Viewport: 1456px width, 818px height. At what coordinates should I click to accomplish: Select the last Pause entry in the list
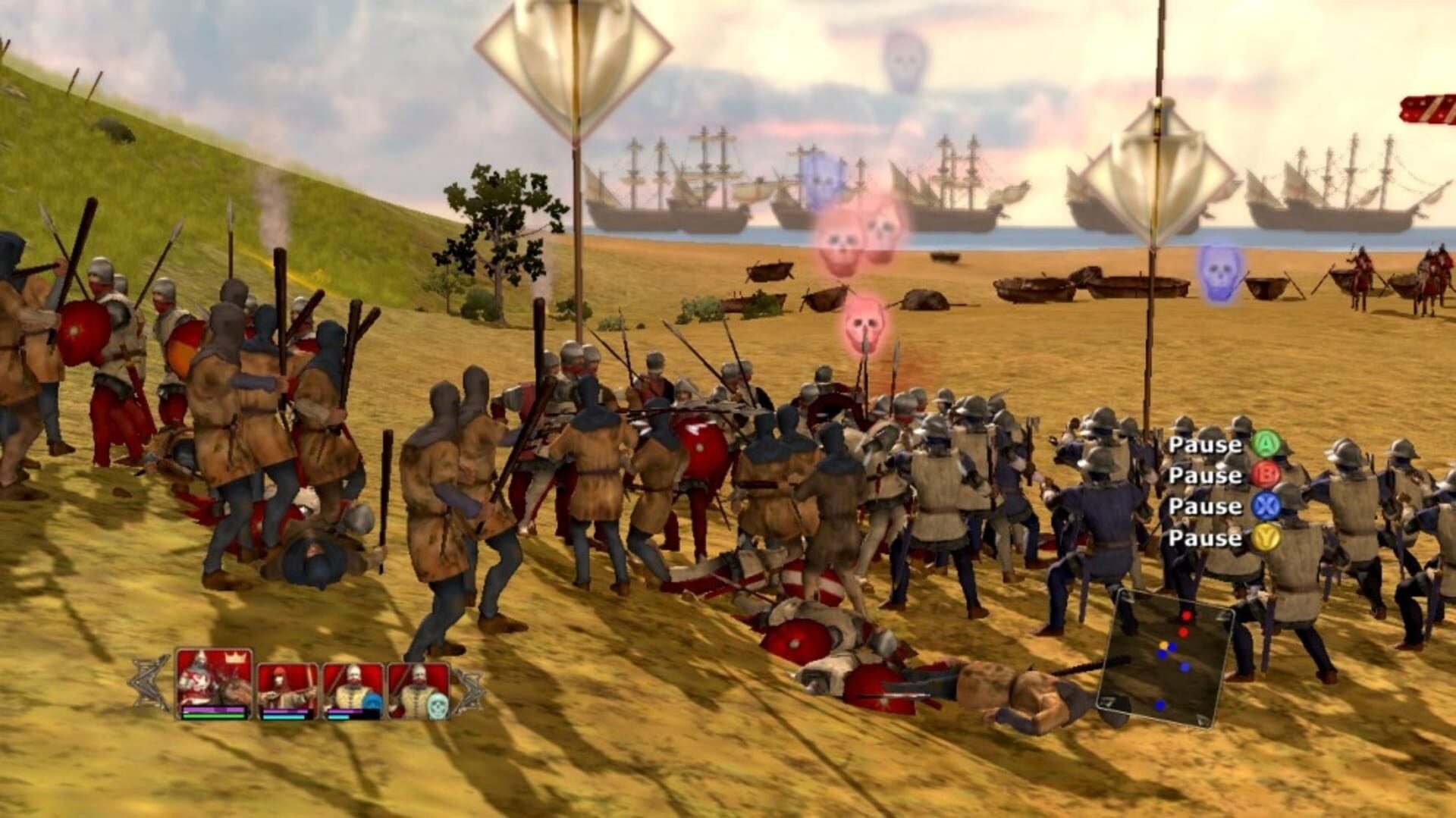[1206, 537]
